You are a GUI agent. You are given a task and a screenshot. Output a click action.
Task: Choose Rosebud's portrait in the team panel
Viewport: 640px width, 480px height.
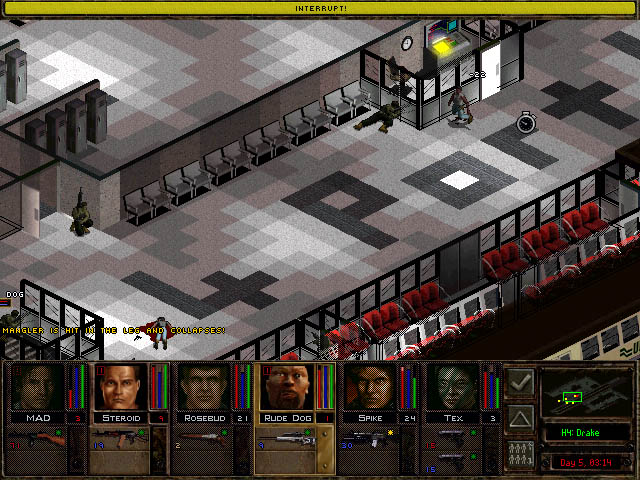click(203, 388)
